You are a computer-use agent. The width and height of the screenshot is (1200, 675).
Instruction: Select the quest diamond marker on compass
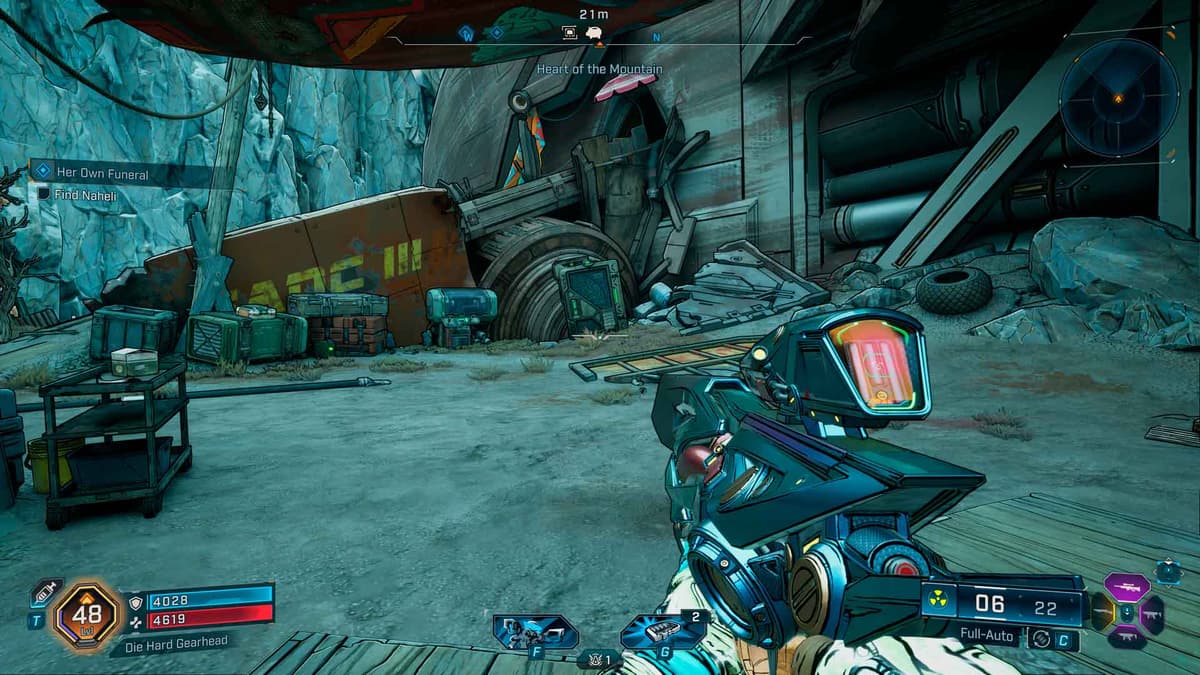[496, 33]
